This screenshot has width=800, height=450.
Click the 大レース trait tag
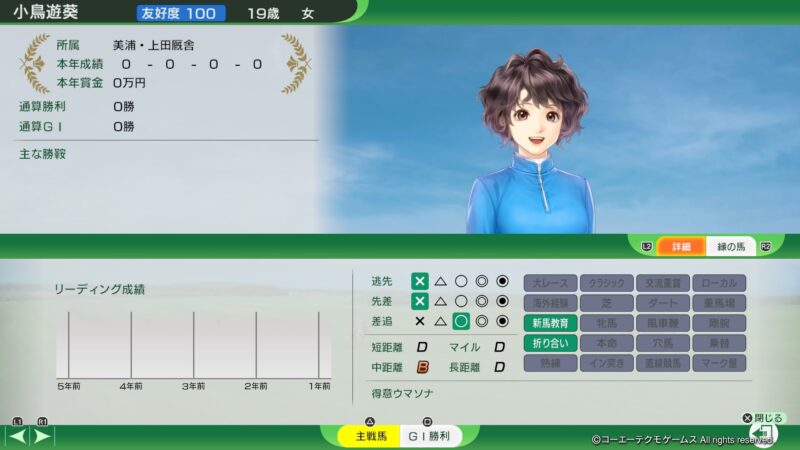tap(550, 282)
